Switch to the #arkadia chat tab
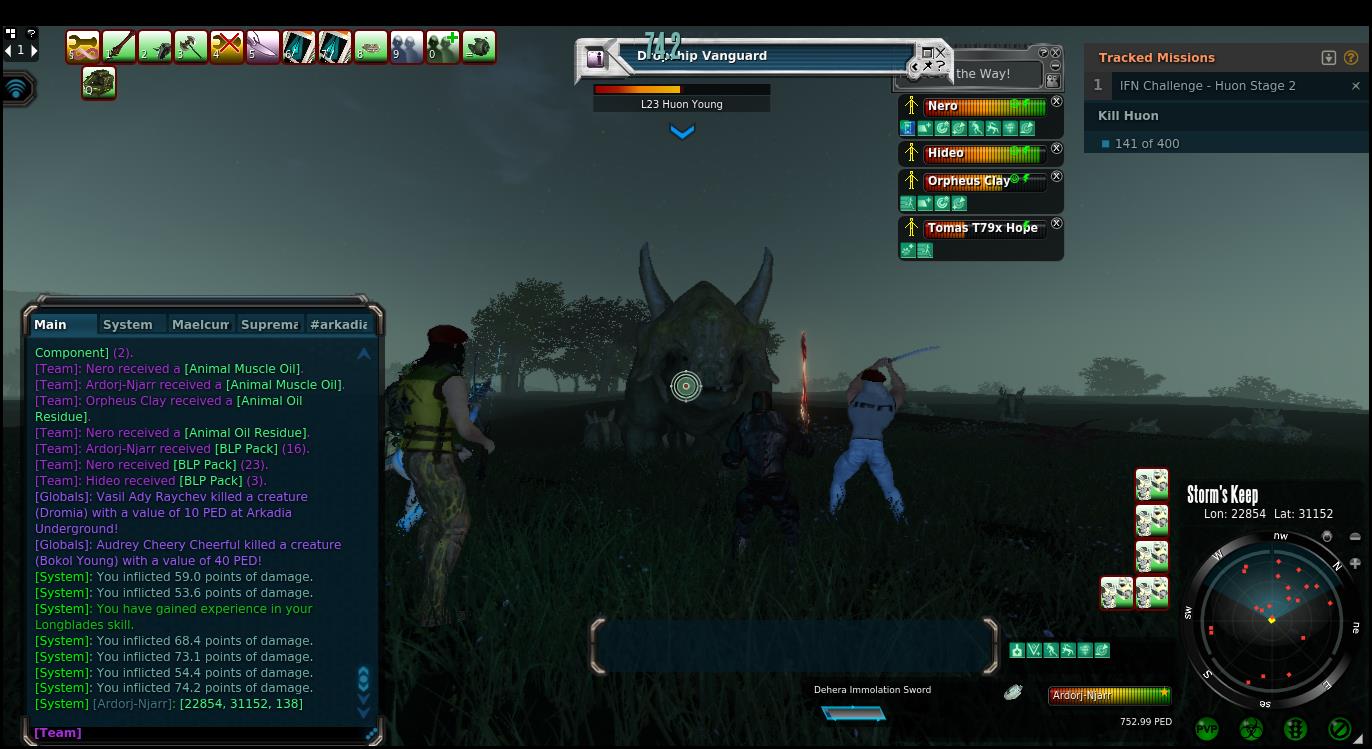This screenshot has width=1372, height=749. pyautogui.click(x=339, y=324)
